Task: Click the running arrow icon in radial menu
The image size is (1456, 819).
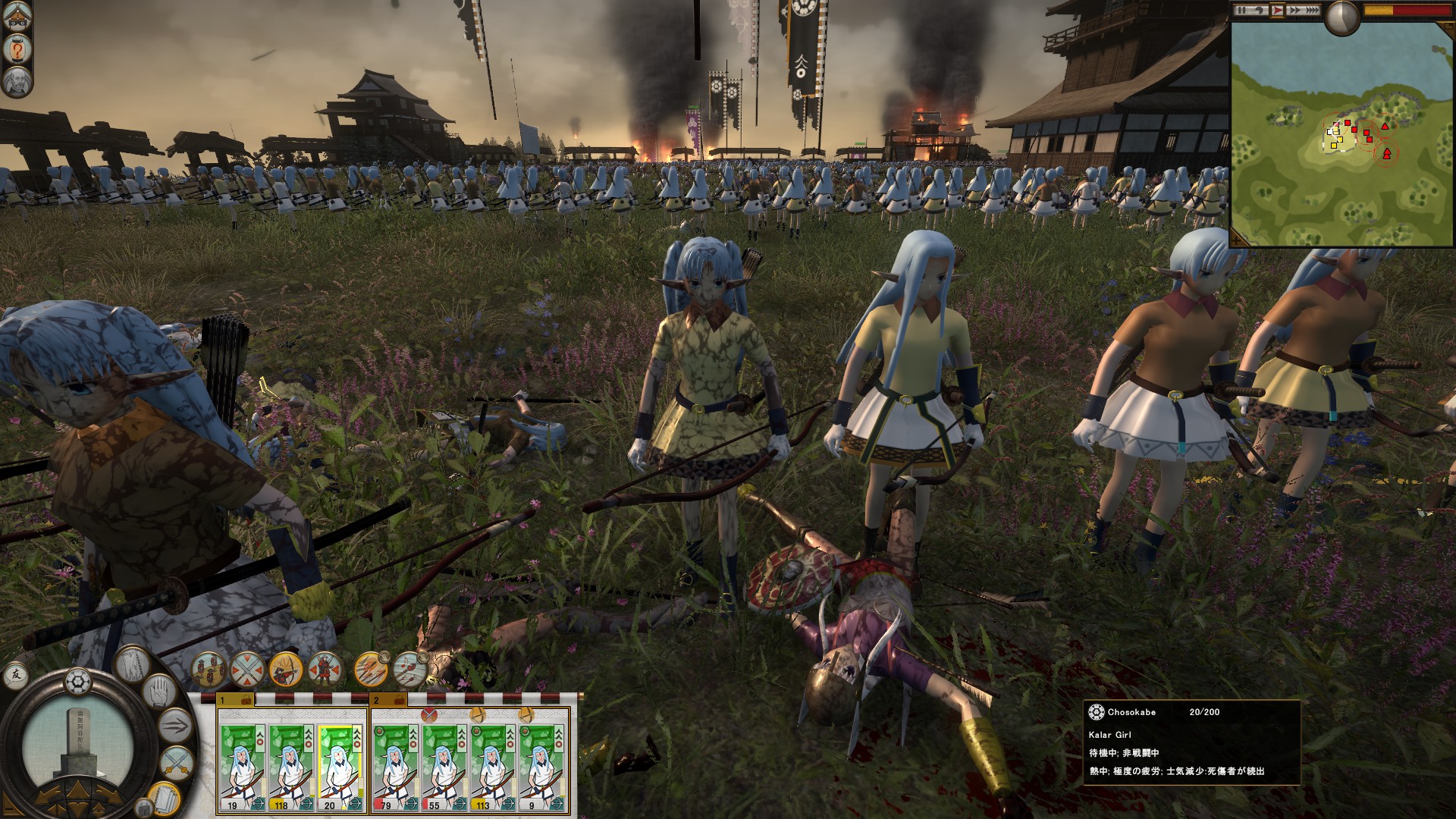Action: pyautogui.click(x=174, y=723)
